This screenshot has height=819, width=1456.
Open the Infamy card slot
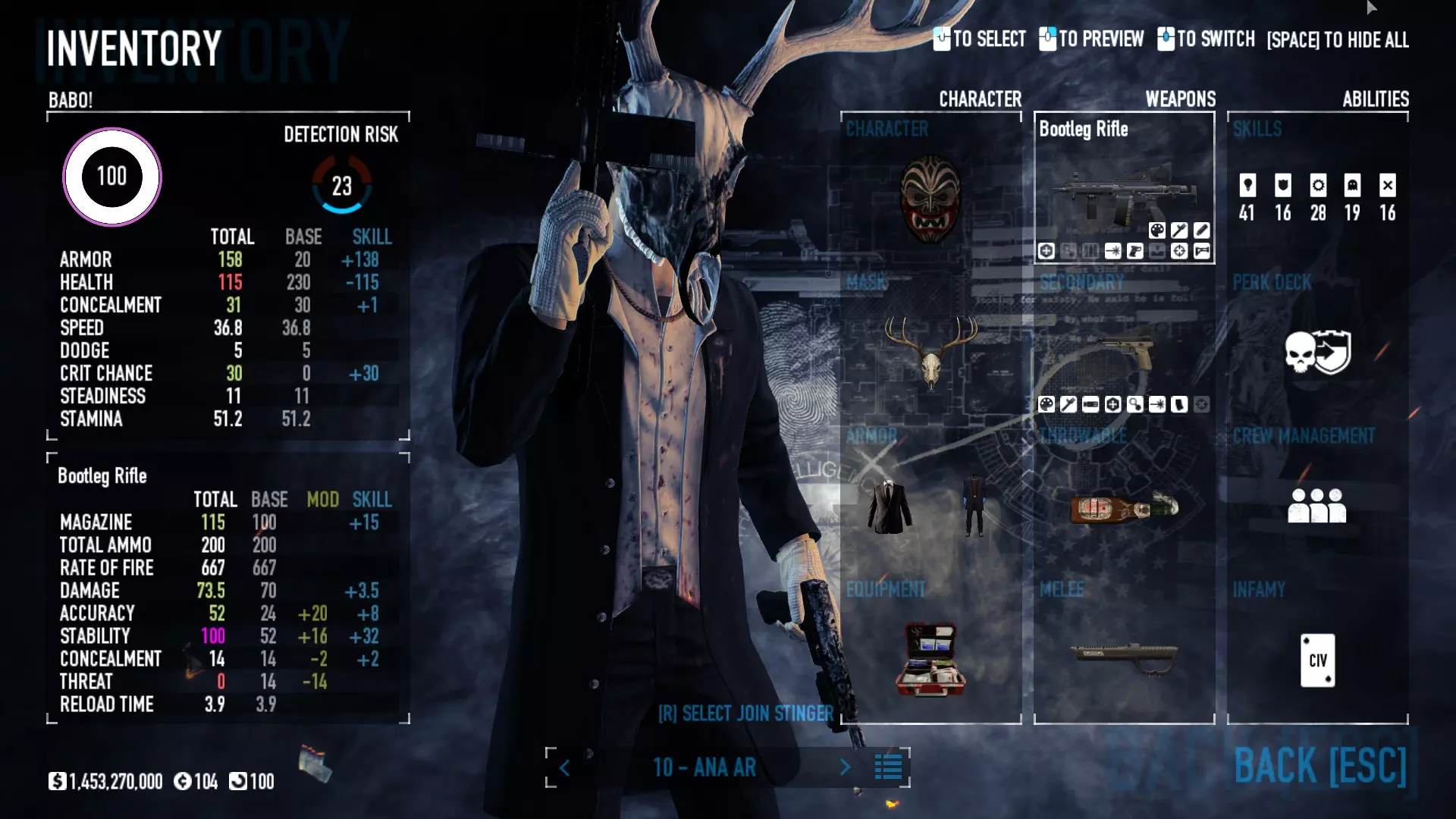pos(1317,660)
